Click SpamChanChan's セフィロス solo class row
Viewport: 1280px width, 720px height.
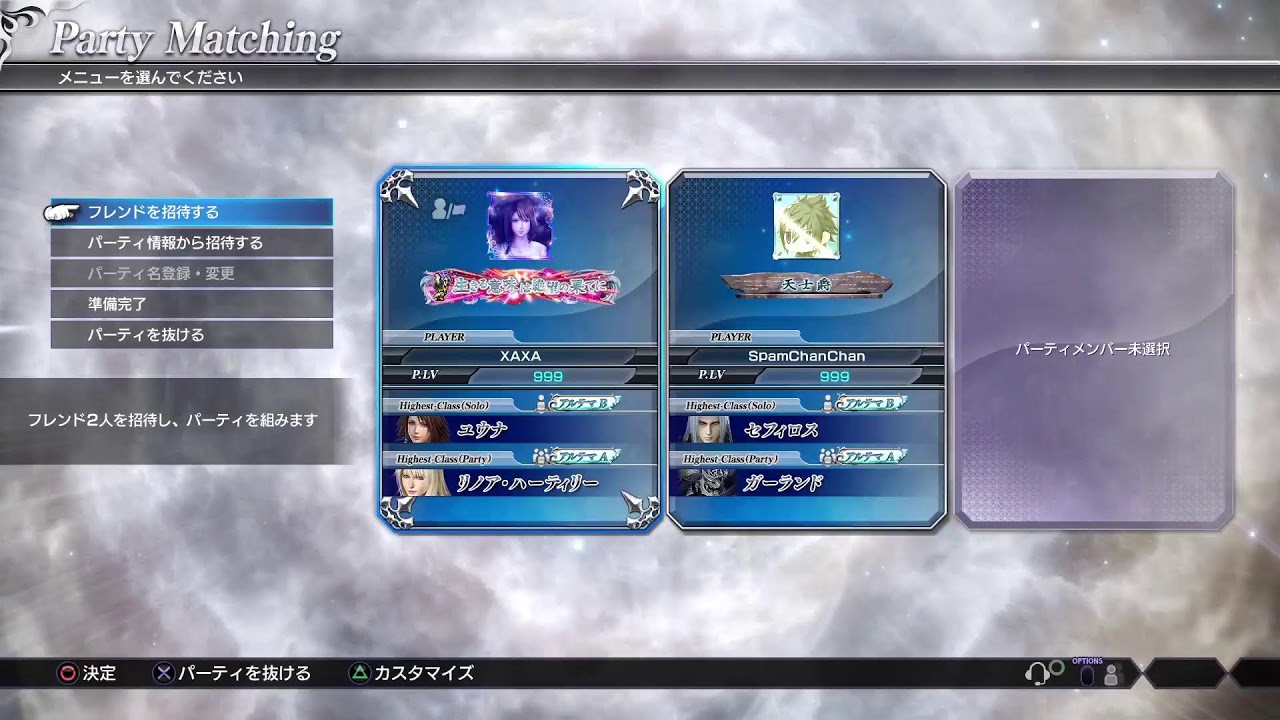tap(806, 430)
